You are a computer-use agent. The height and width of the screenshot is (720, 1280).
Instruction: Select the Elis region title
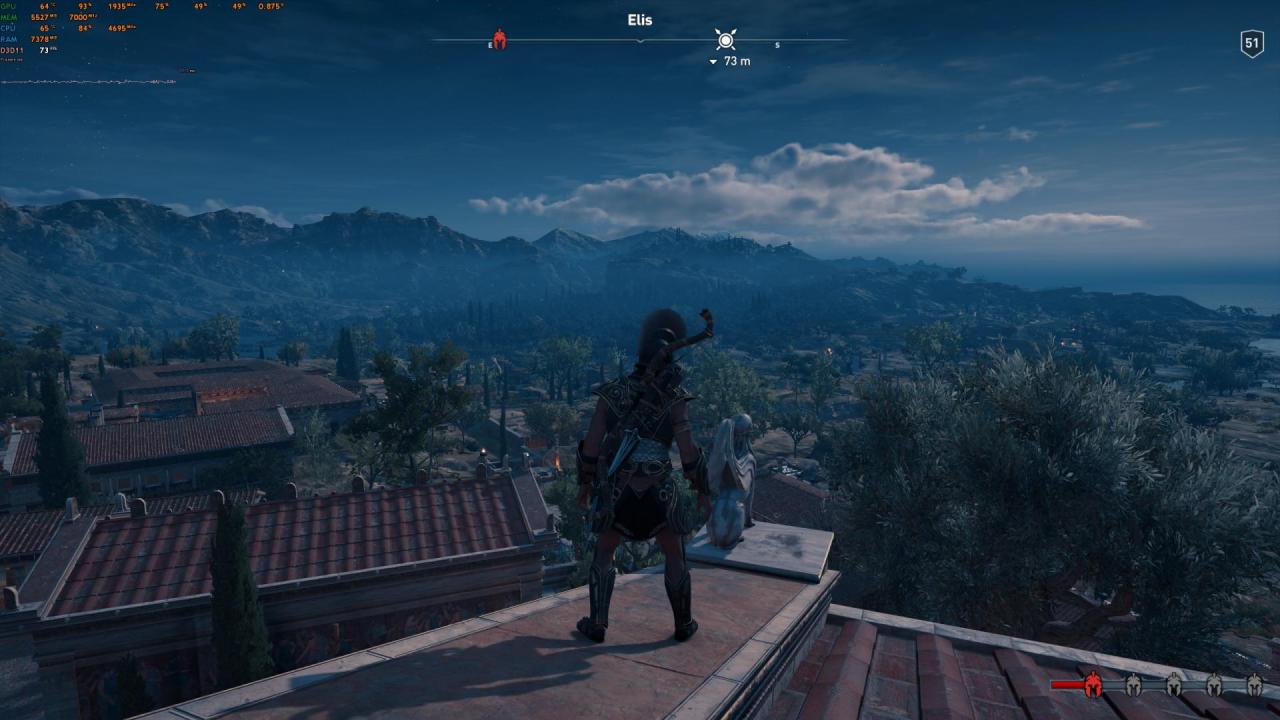pos(640,19)
